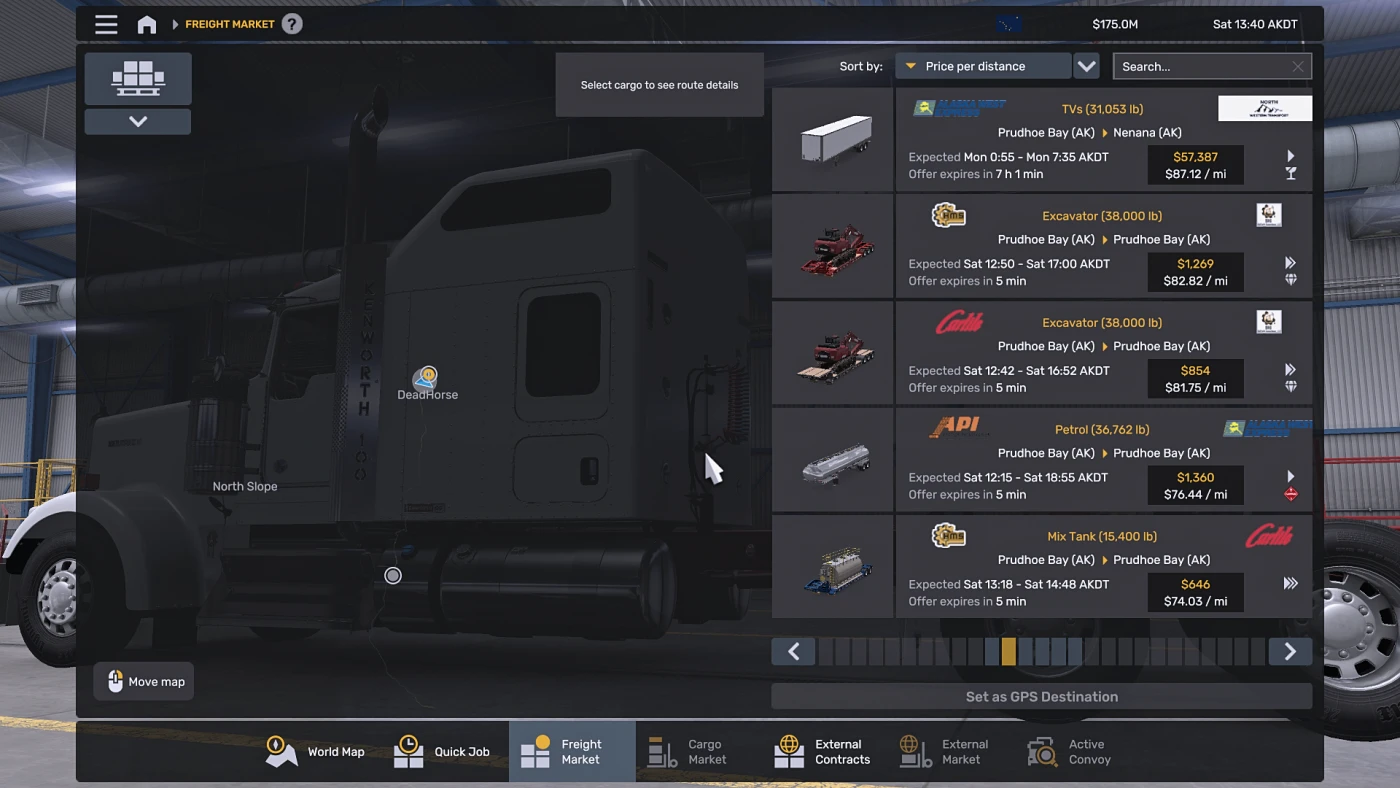The width and height of the screenshot is (1400, 788).
Task: Open the External Contracts tab
Action: point(822,751)
